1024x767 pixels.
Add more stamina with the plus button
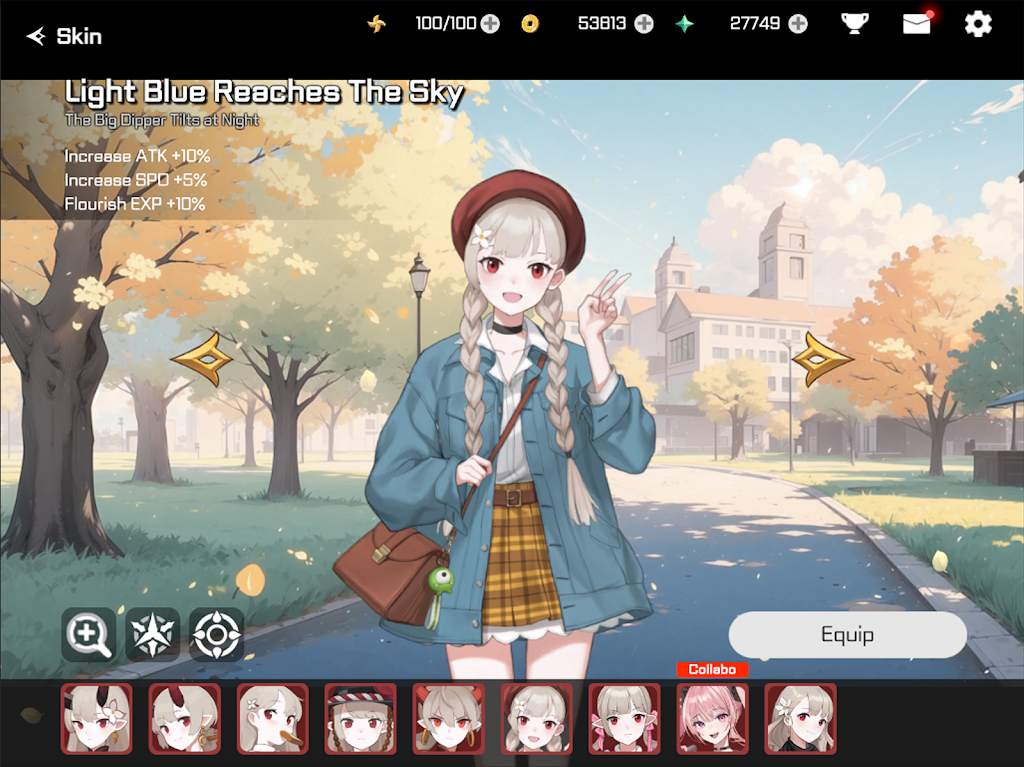coord(490,24)
